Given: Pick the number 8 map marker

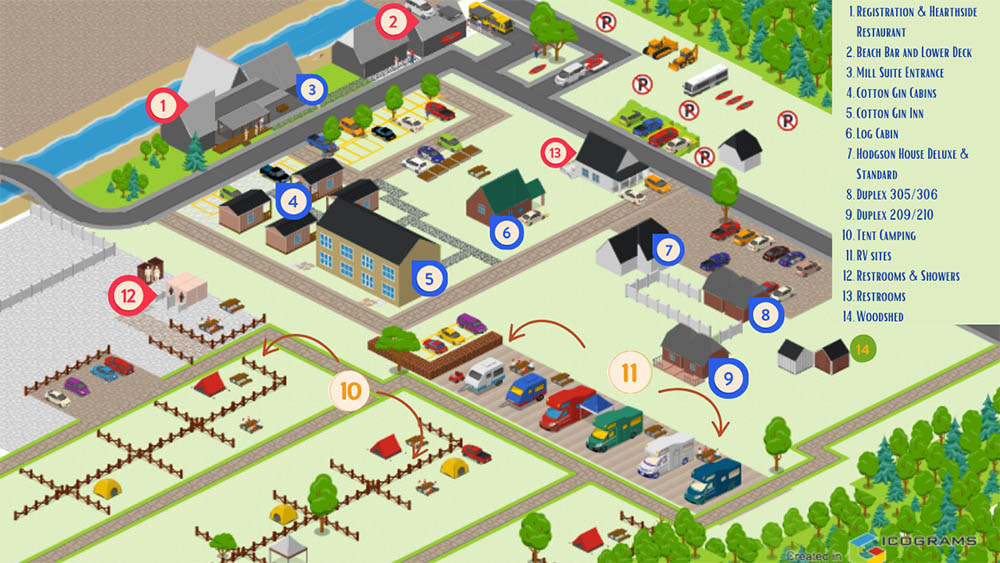Looking at the screenshot, I should coord(766,314).
